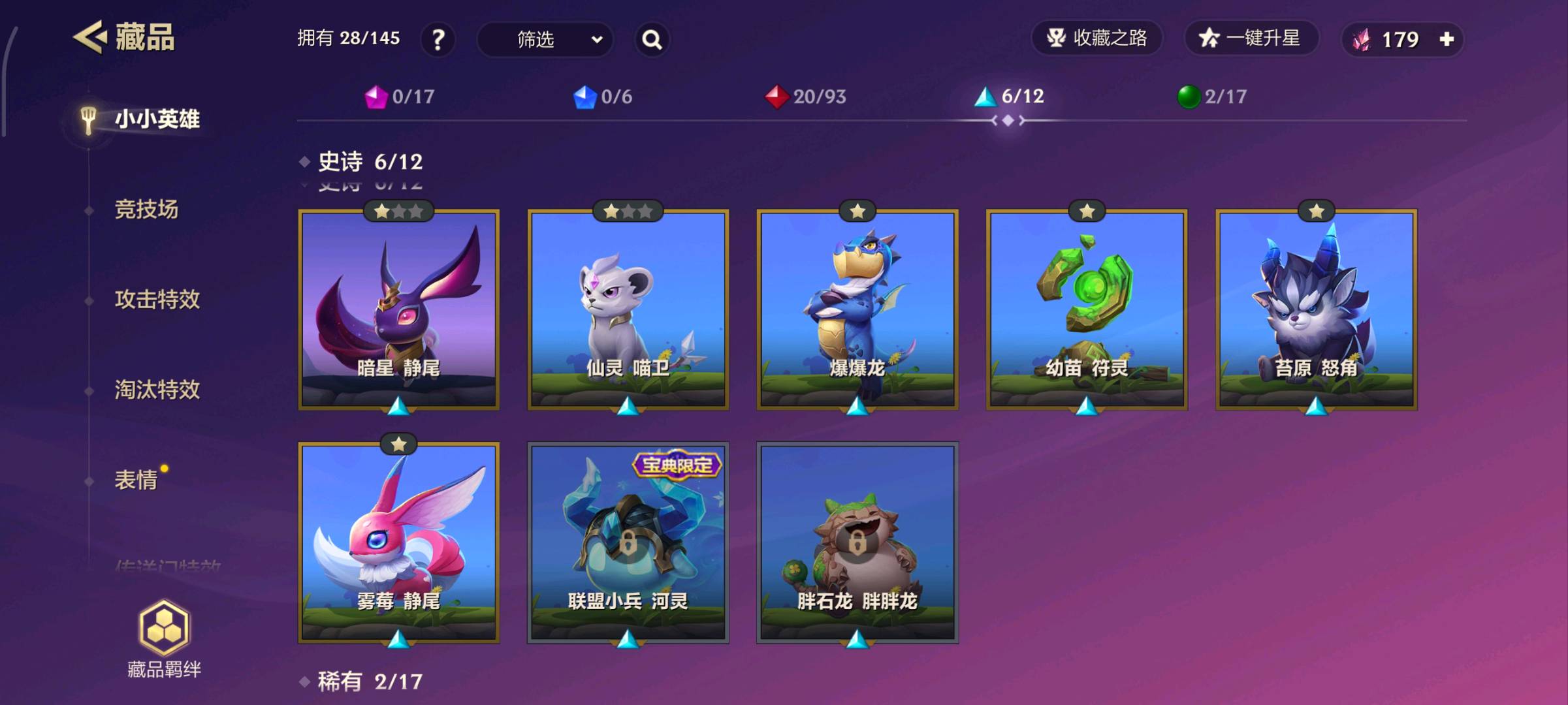Image resolution: width=1568 pixels, height=705 pixels.
Task: Open the question mark help button
Action: (438, 40)
